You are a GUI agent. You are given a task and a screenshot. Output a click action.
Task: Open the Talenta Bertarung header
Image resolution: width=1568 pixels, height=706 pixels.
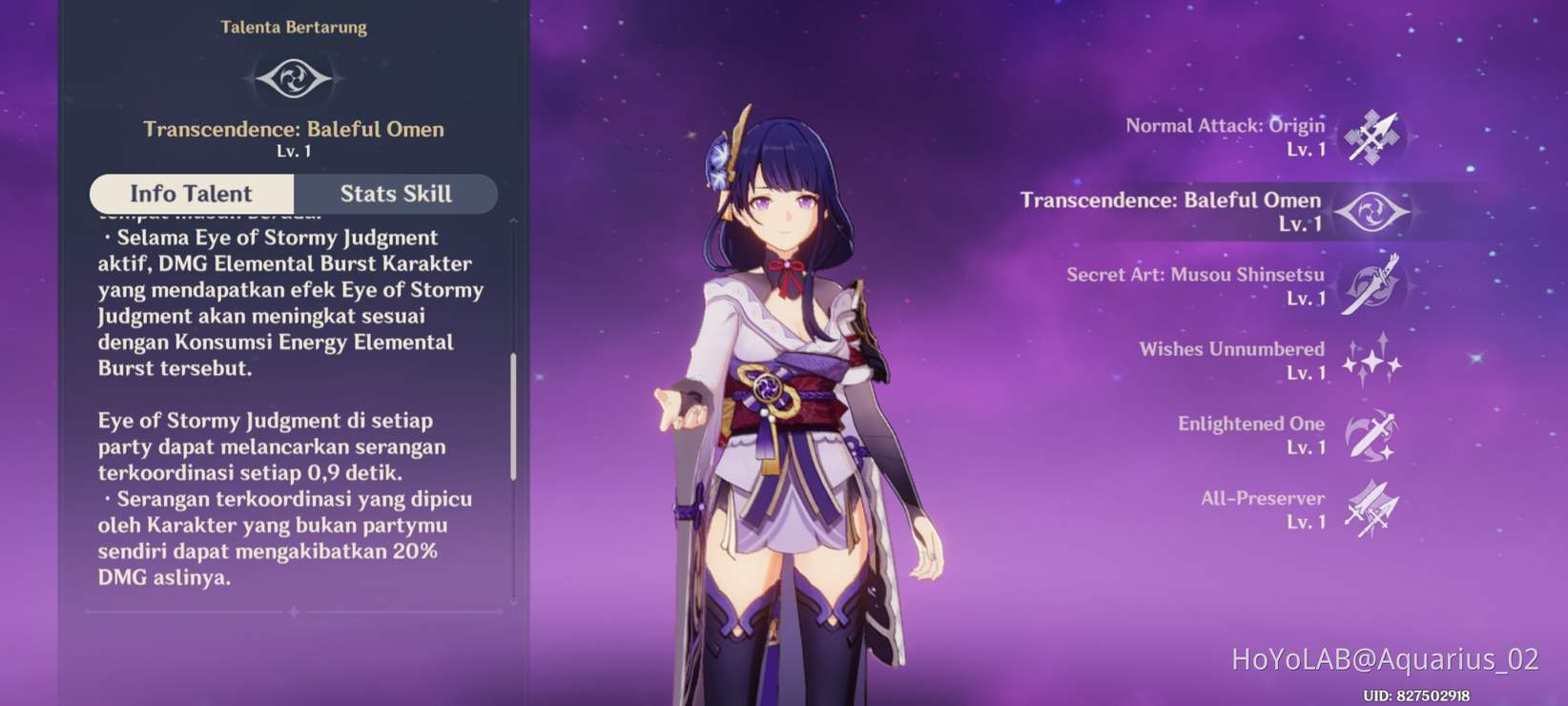tap(295, 27)
